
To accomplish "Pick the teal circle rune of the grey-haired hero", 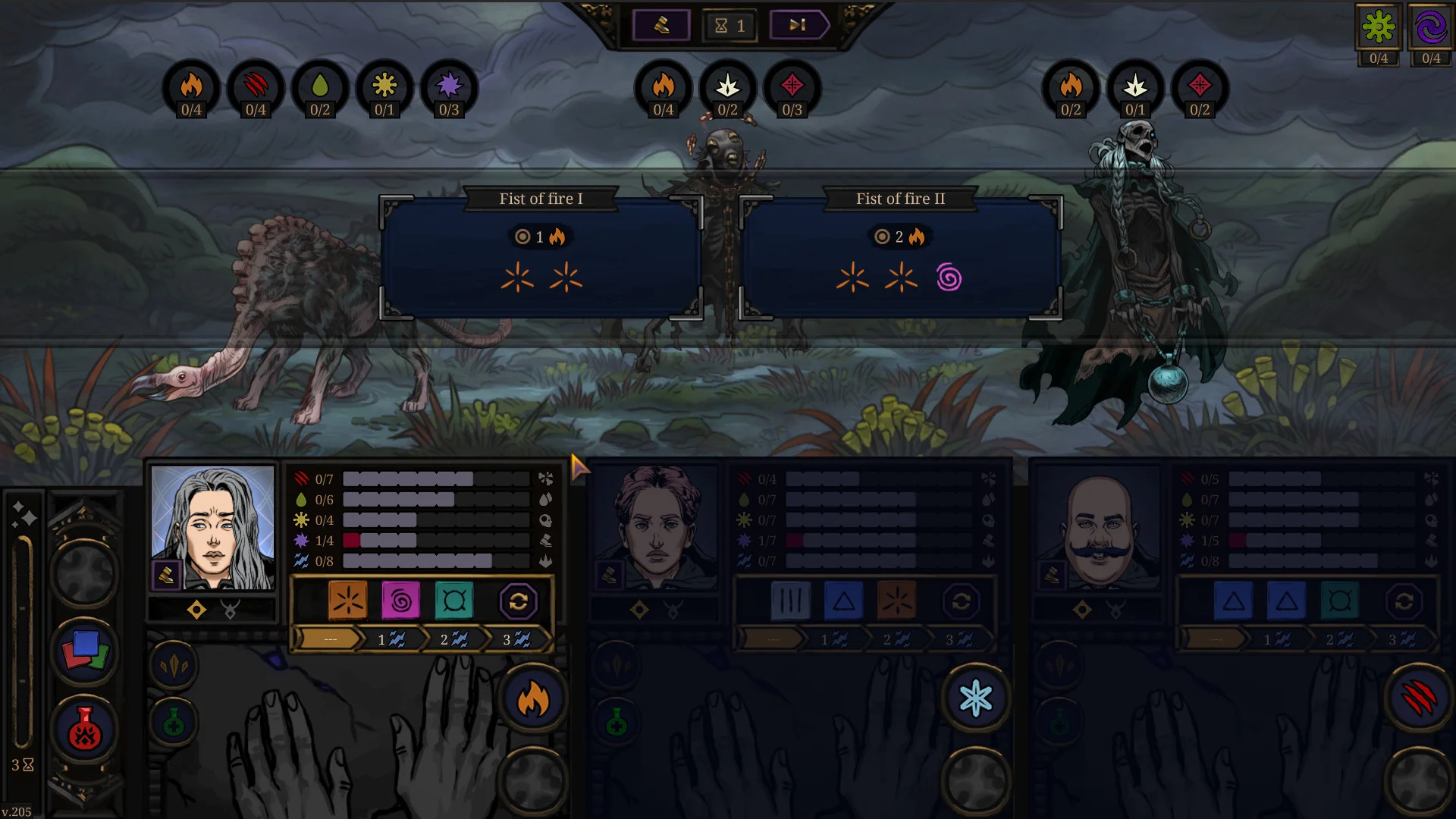I will coord(454,601).
